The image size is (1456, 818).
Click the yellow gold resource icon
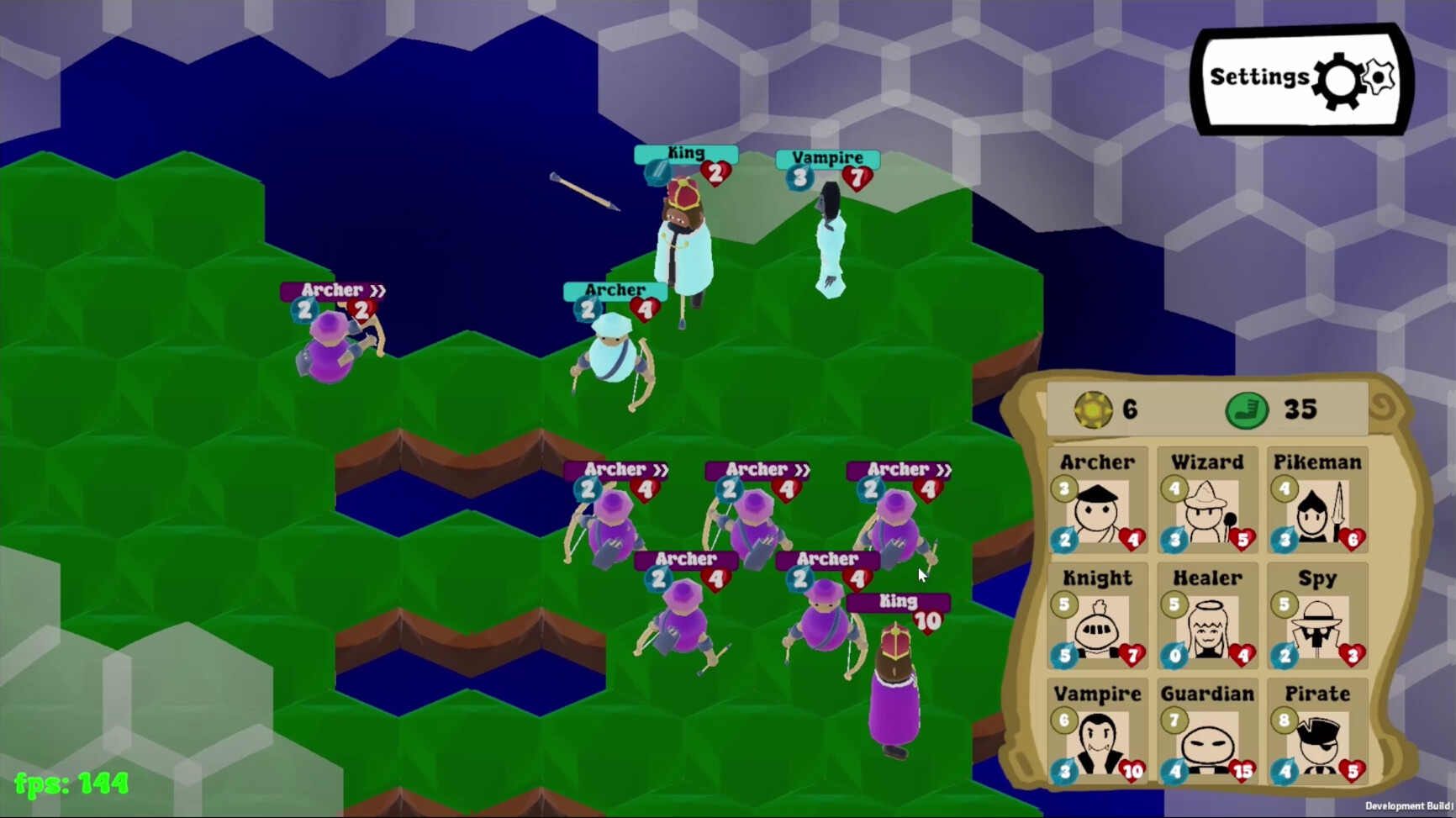pos(1093,410)
